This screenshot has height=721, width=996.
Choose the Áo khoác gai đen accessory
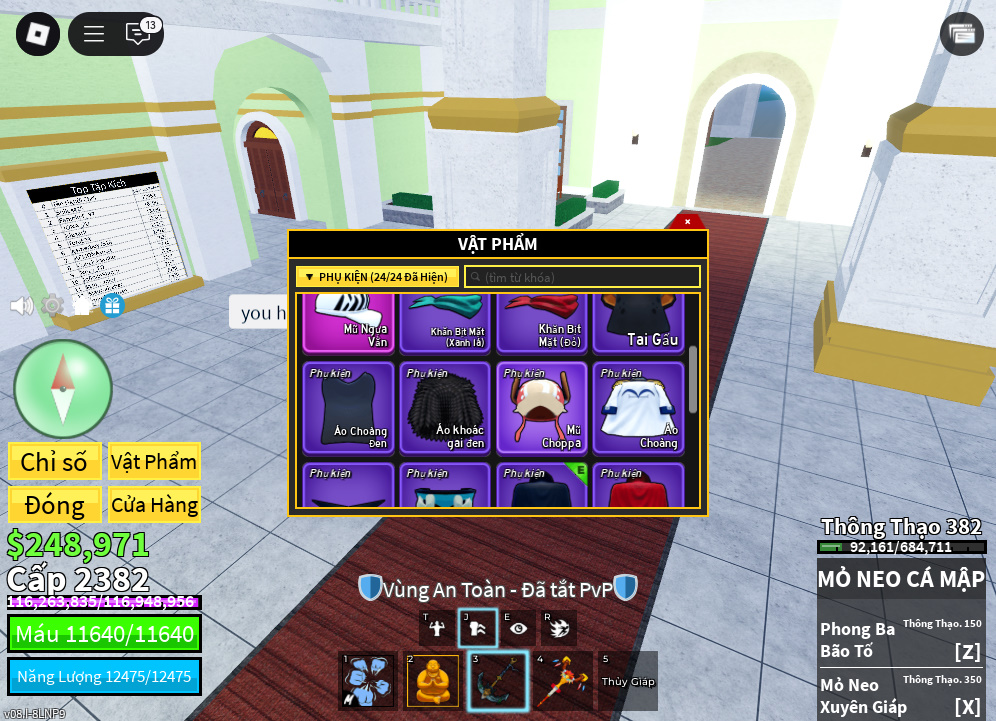click(445, 406)
